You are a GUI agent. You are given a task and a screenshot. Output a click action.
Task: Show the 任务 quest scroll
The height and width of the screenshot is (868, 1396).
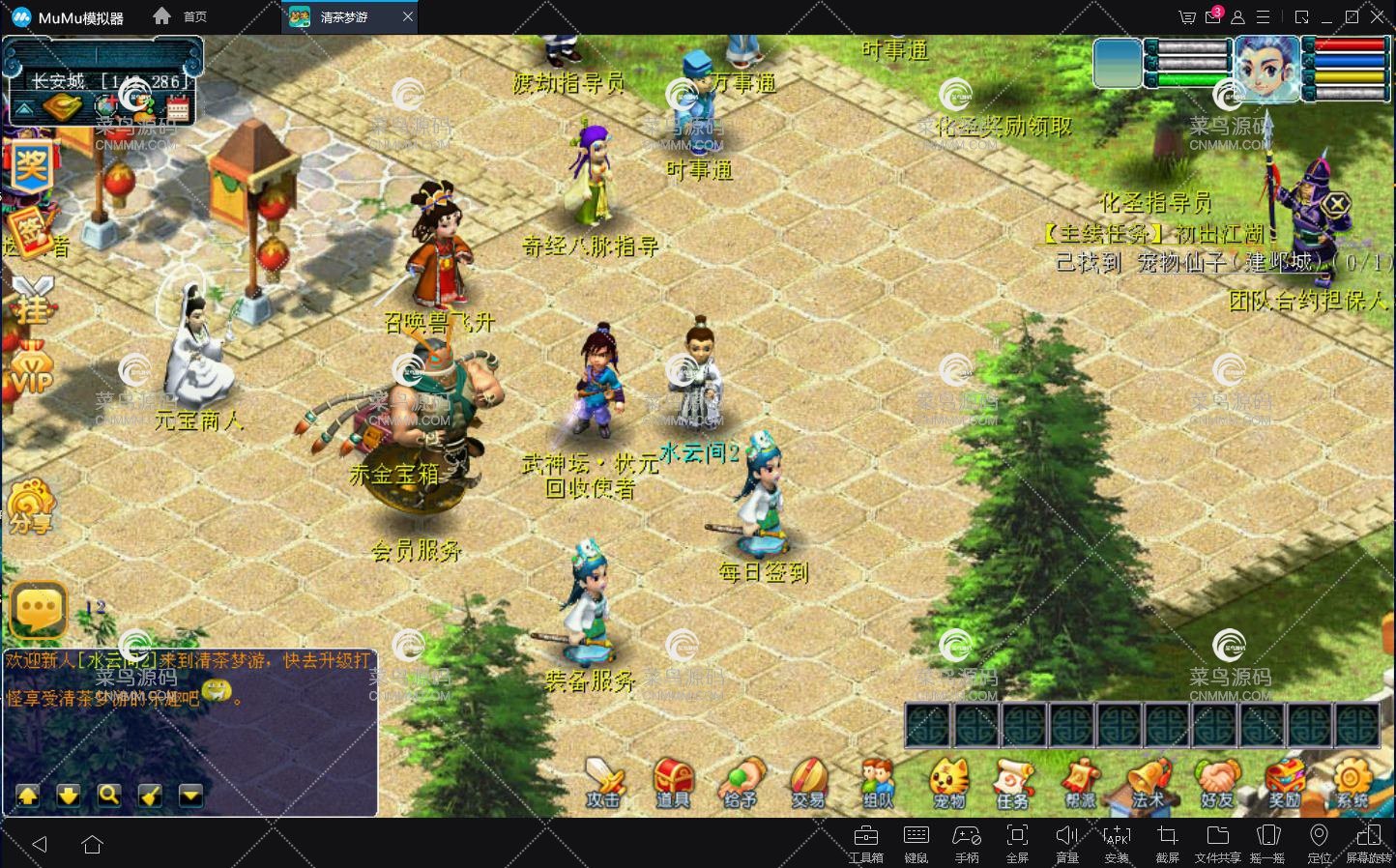(1012, 782)
